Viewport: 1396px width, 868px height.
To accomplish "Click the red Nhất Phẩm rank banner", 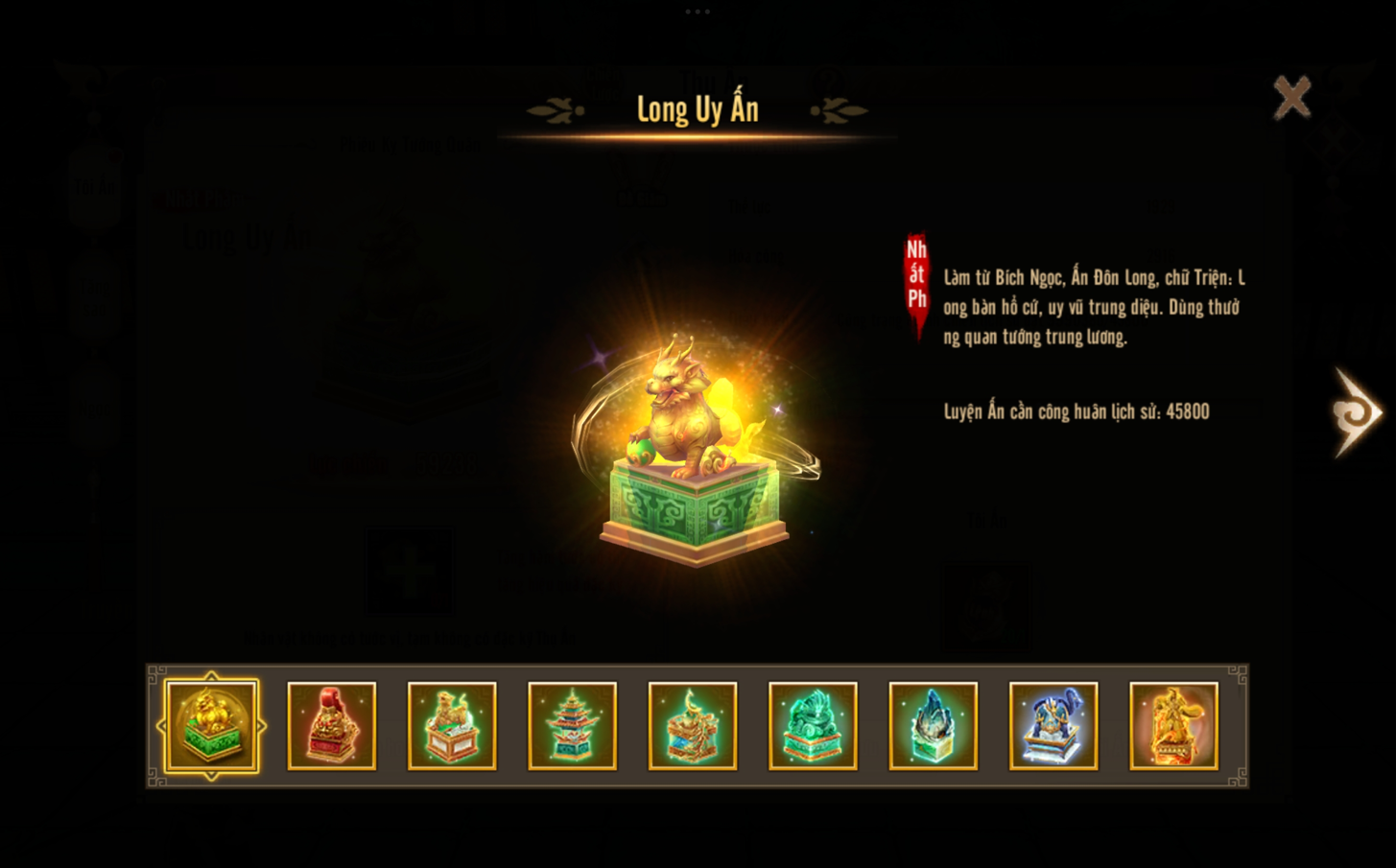I will [917, 280].
